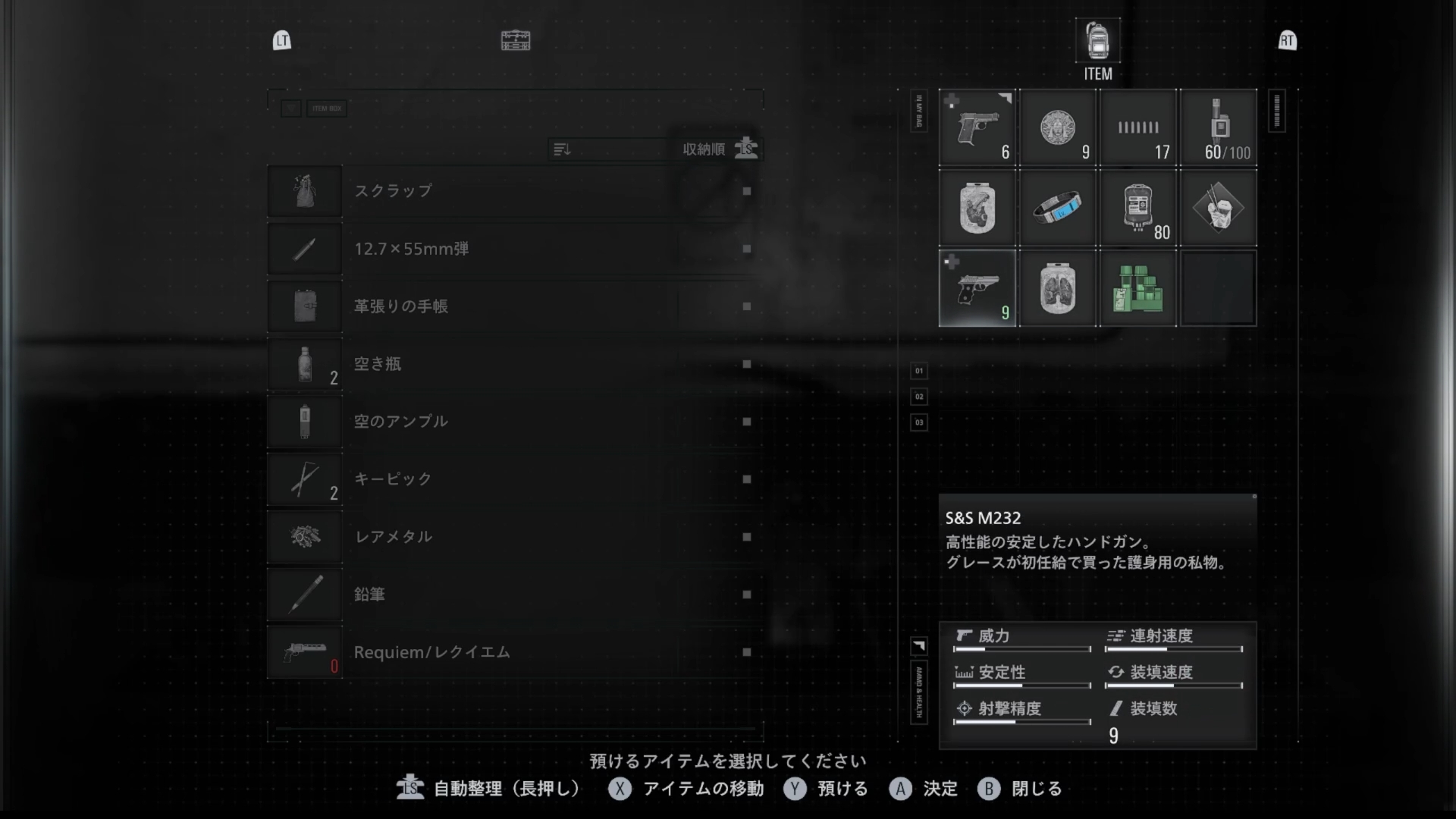Click アイテムの移動 to move an item

(704, 789)
